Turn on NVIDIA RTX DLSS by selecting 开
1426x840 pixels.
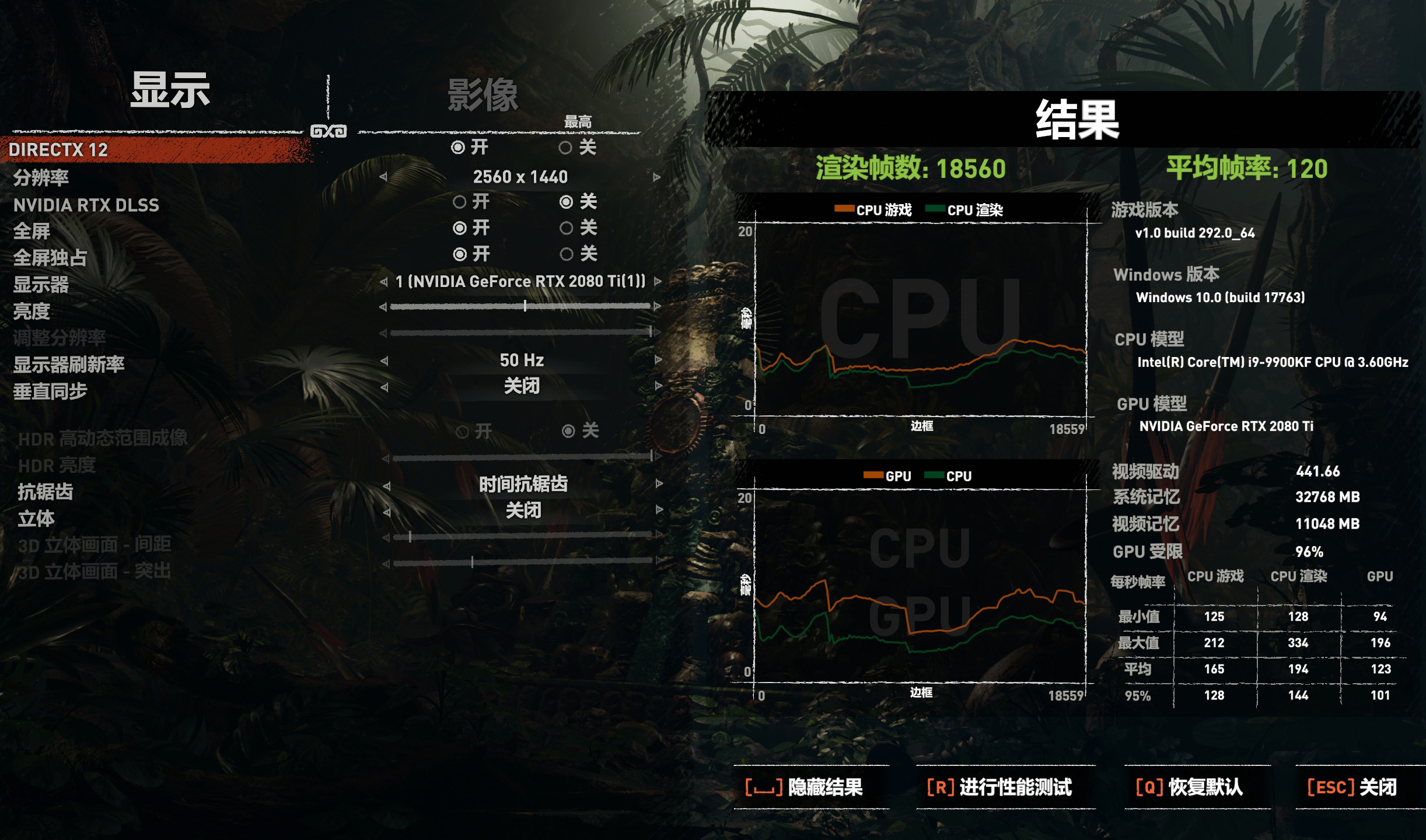459,202
